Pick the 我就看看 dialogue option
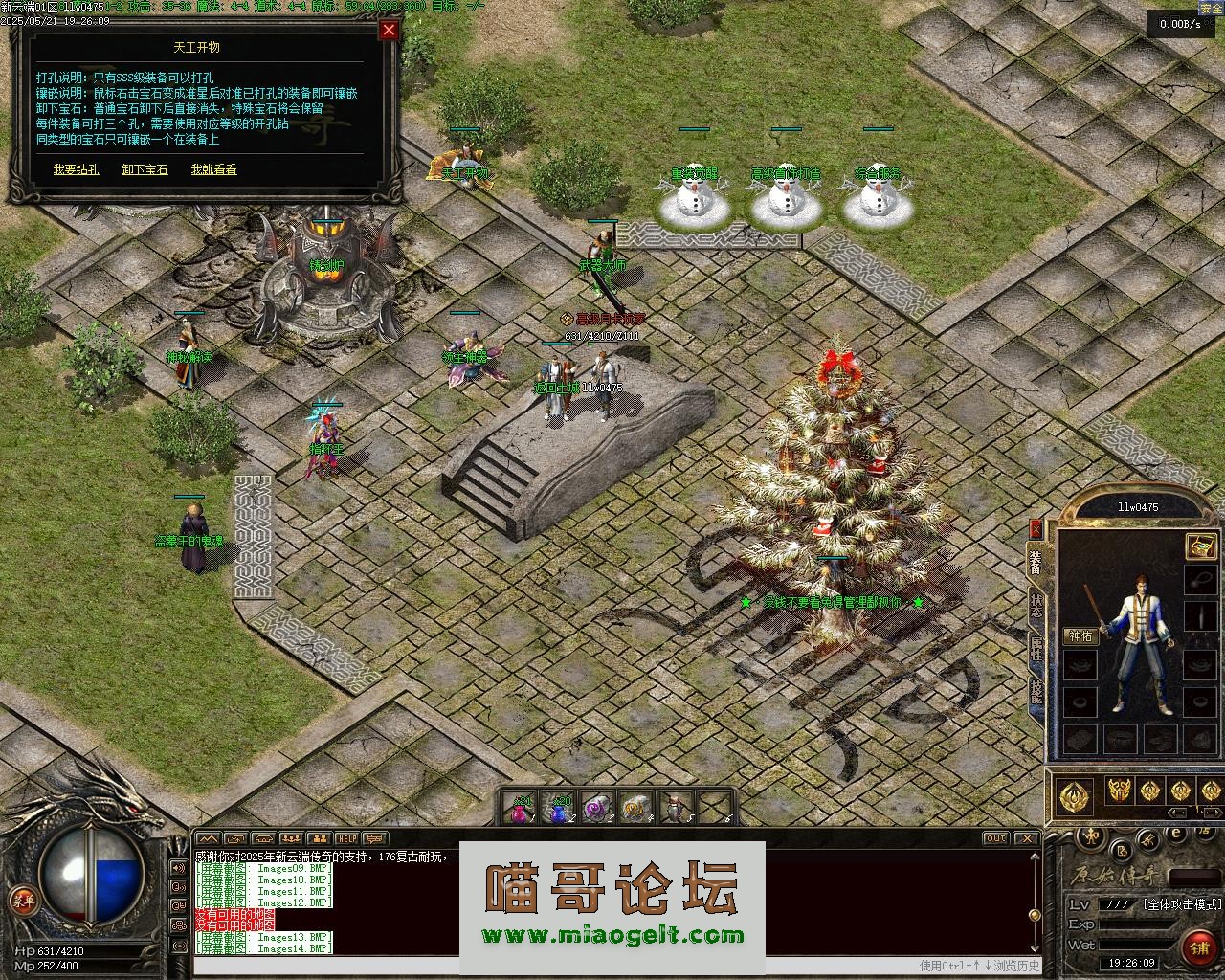 click(213, 169)
